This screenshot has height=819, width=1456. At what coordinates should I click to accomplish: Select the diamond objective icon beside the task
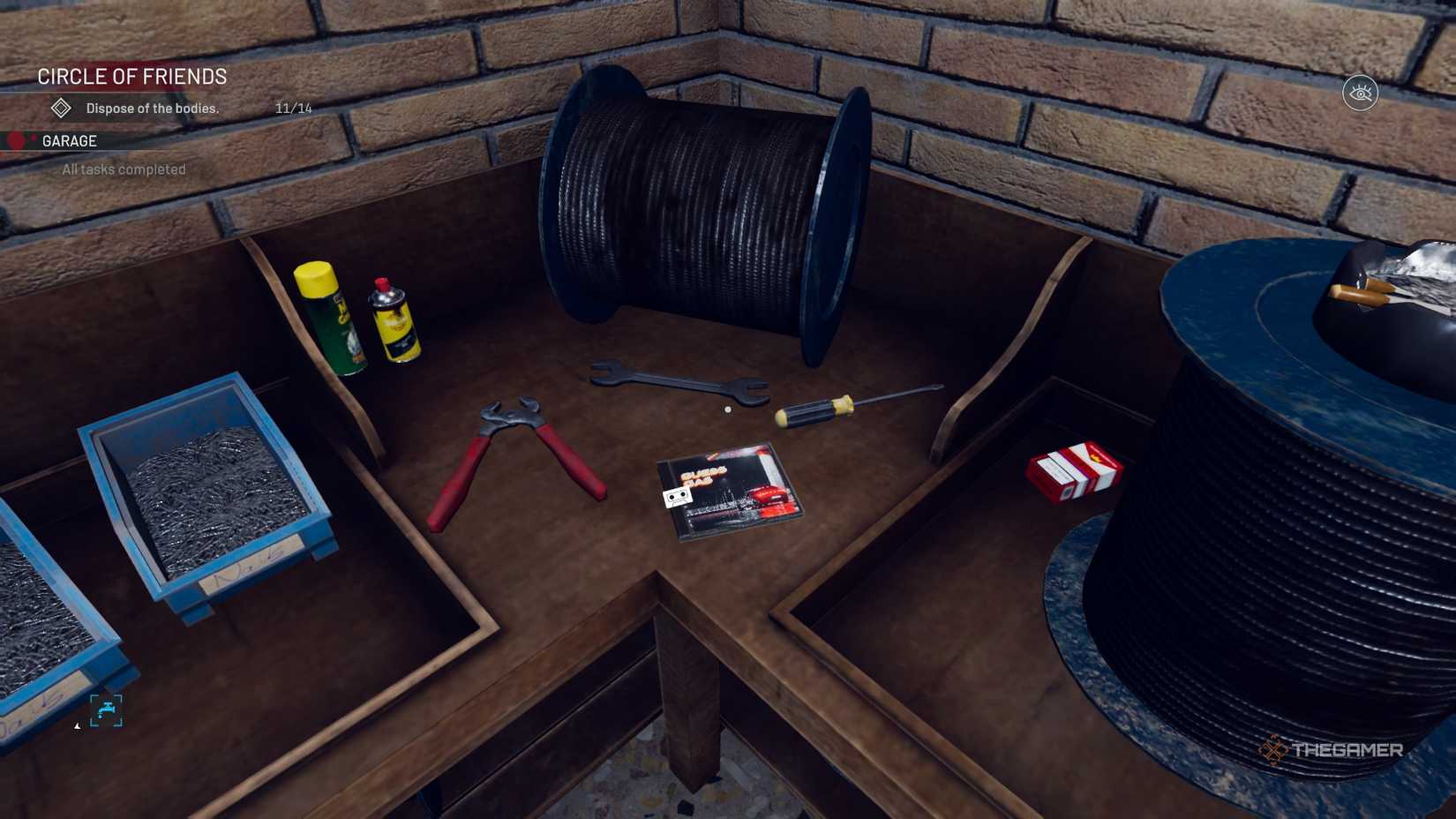pos(59,108)
